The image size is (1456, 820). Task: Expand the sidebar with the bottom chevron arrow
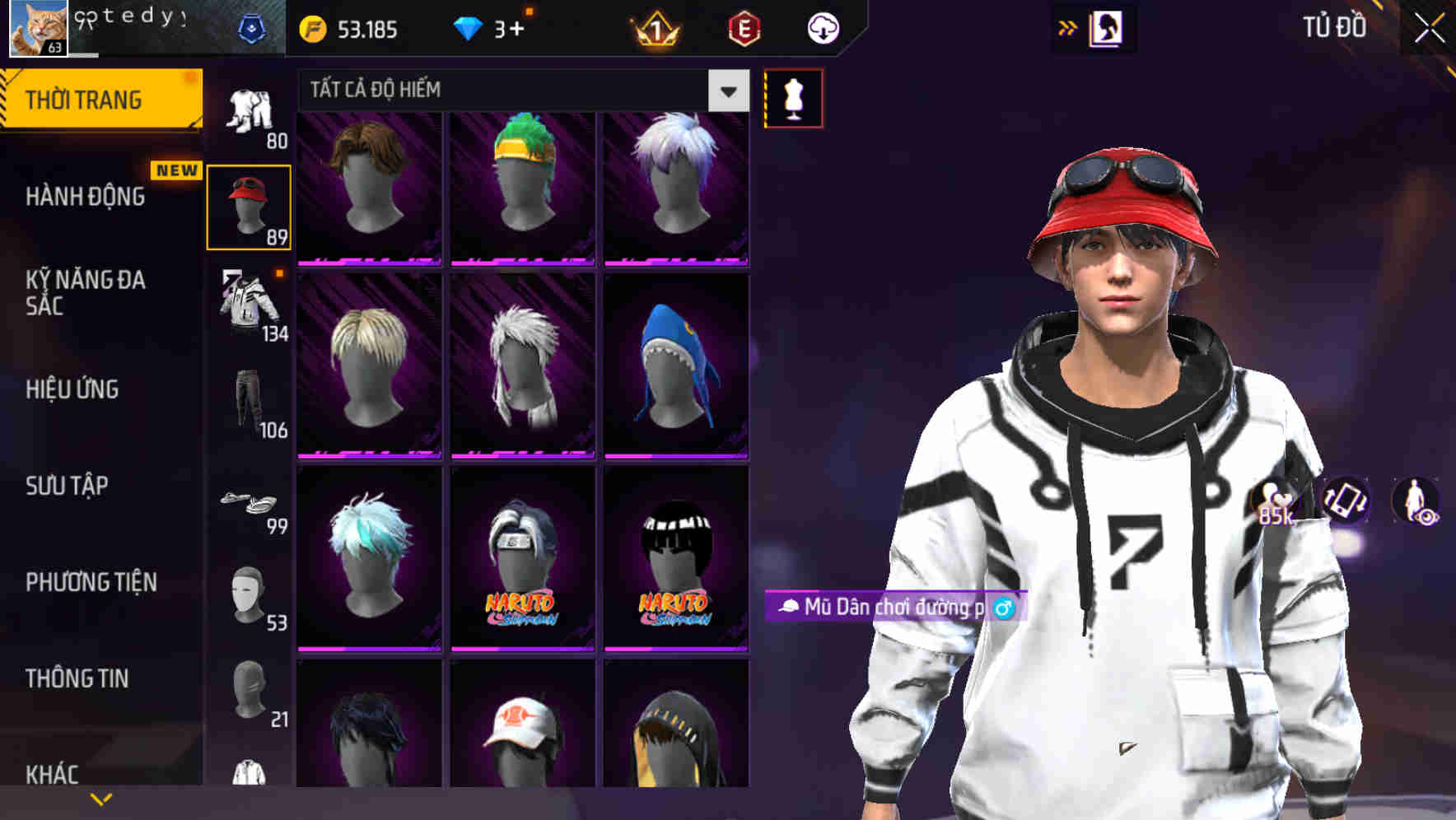pos(102,800)
